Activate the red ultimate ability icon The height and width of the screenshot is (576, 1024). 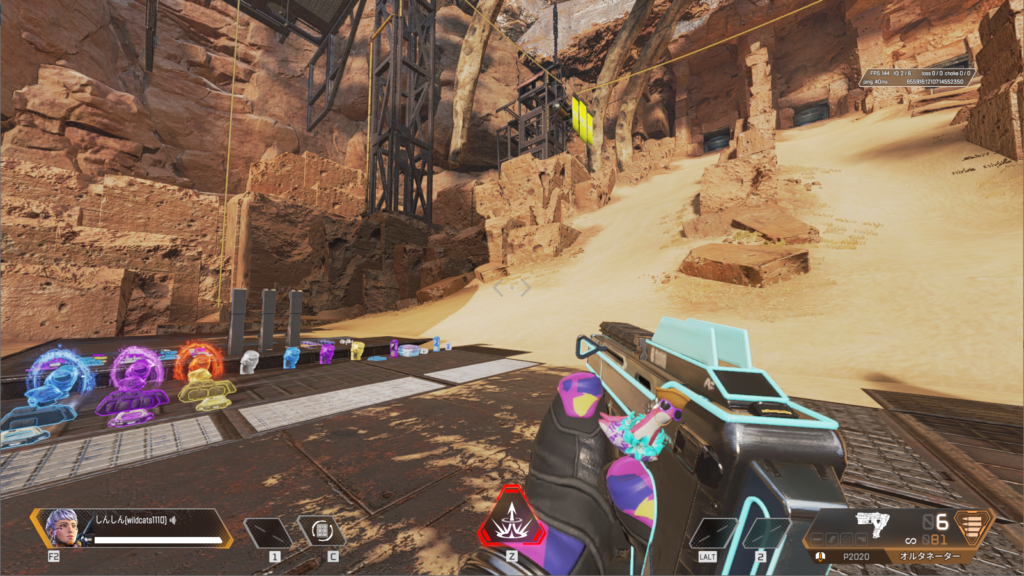tap(513, 520)
